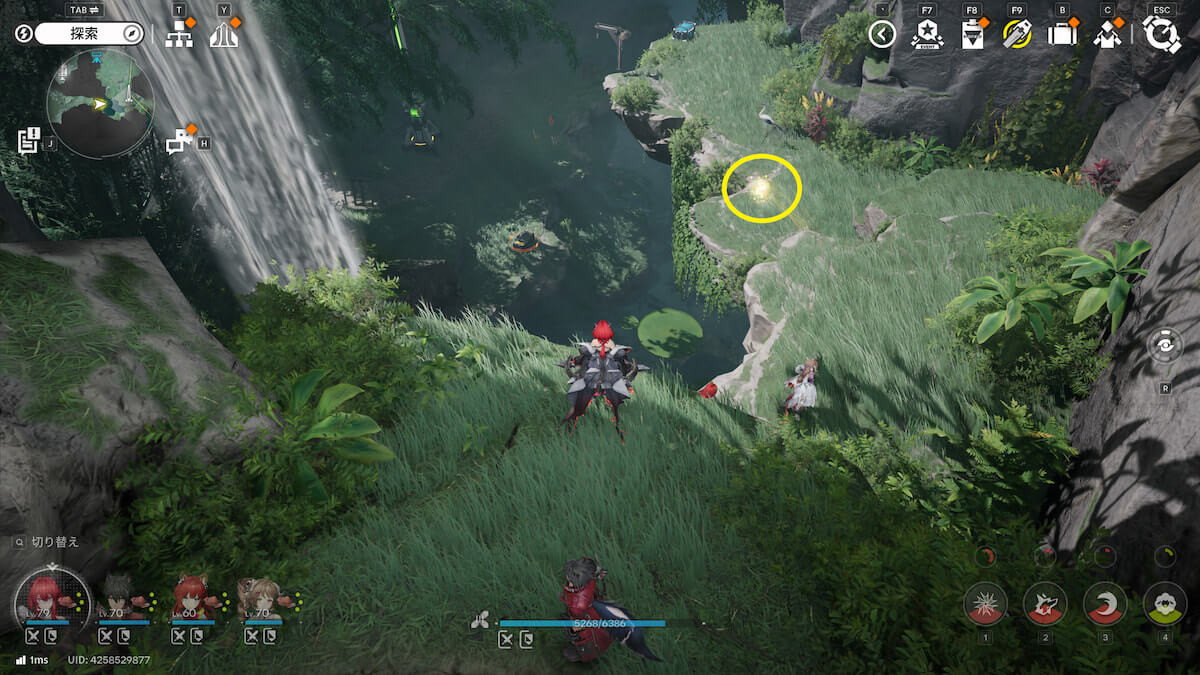Collapse the top menu bar with the arrow

click(881, 35)
